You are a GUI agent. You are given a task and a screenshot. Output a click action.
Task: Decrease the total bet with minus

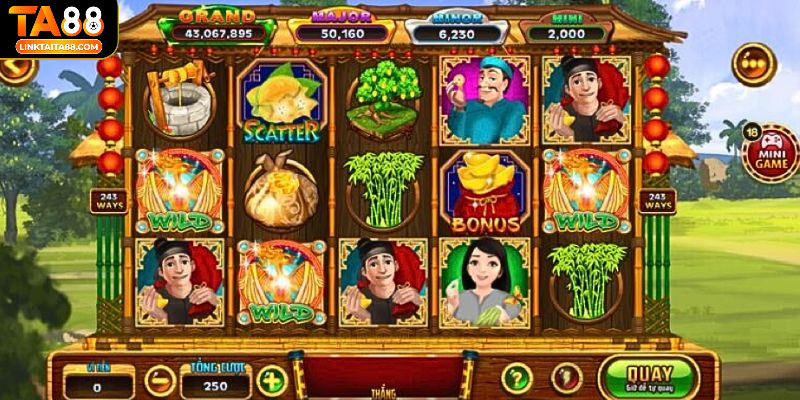click(160, 381)
